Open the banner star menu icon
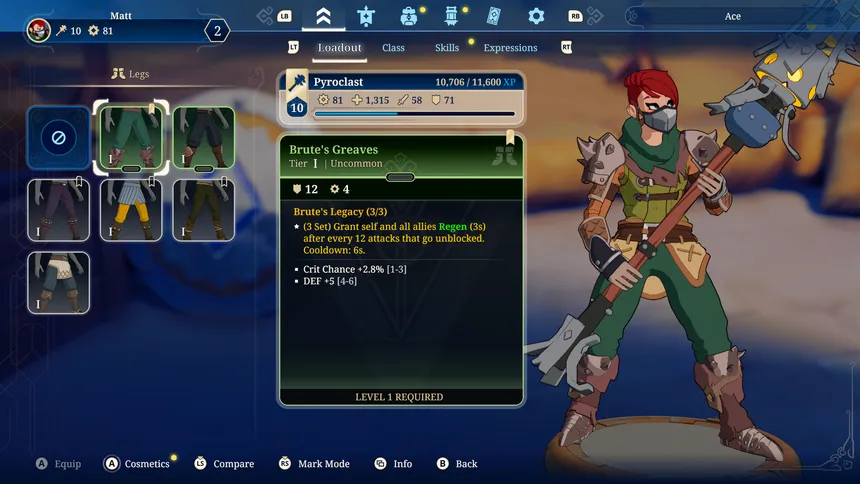Viewport: 860px width, 484px height. (365, 16)
